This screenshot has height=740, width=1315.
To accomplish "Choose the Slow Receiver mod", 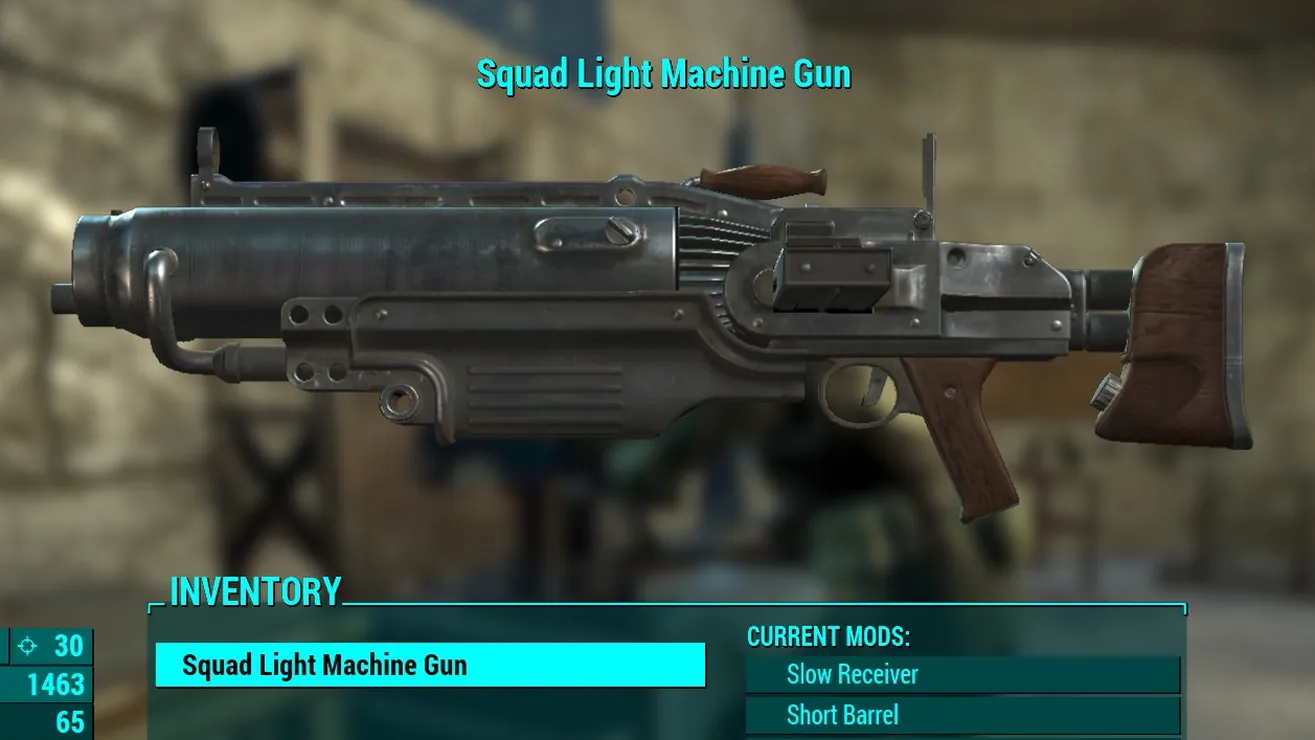I will click(x=962, y=675).
